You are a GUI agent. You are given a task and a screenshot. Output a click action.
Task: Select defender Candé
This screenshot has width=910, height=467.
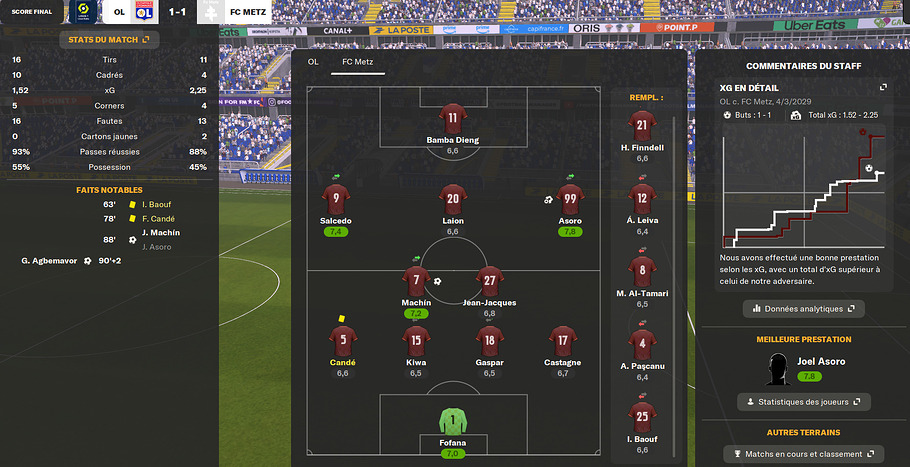click(343, 339)
